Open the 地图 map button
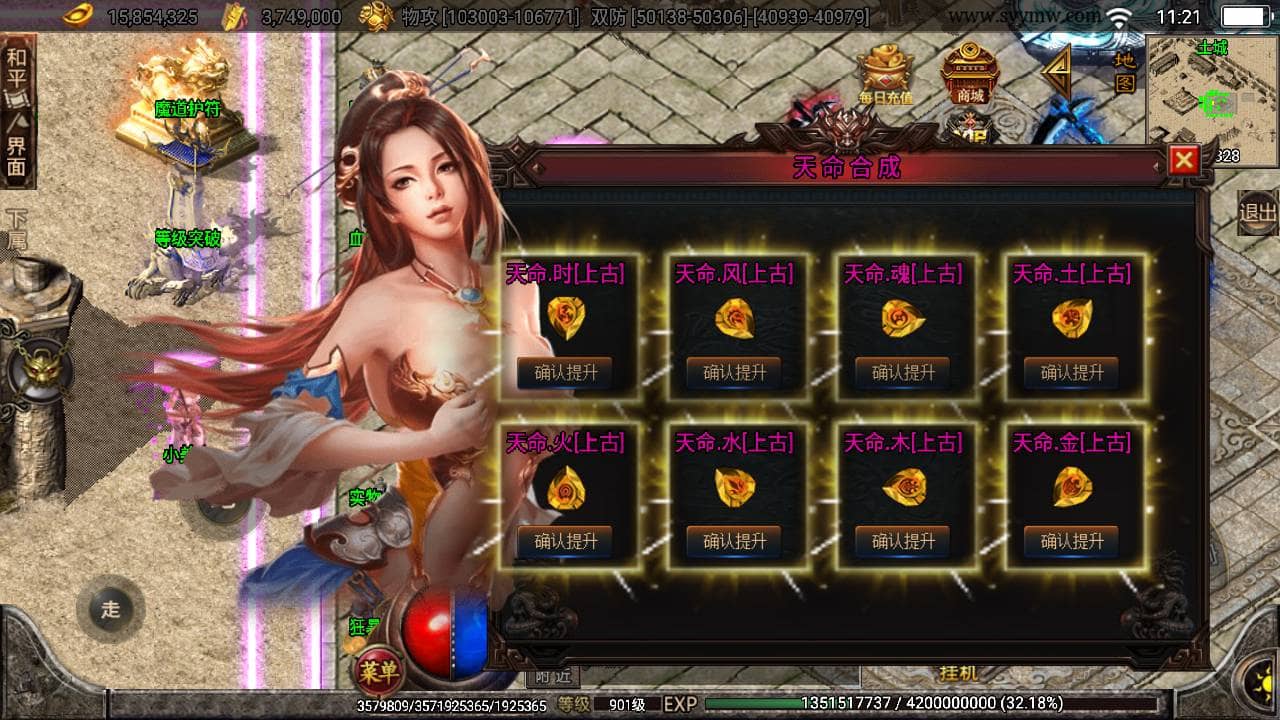The image size is (1280, 720). click(x=1125, y=70)
